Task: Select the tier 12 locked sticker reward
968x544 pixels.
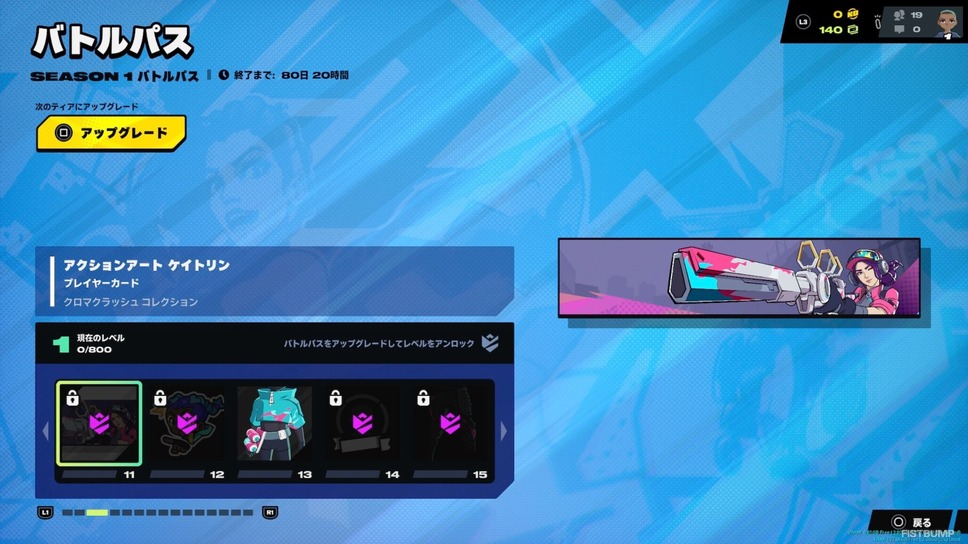Action: [x=187, y=424]
